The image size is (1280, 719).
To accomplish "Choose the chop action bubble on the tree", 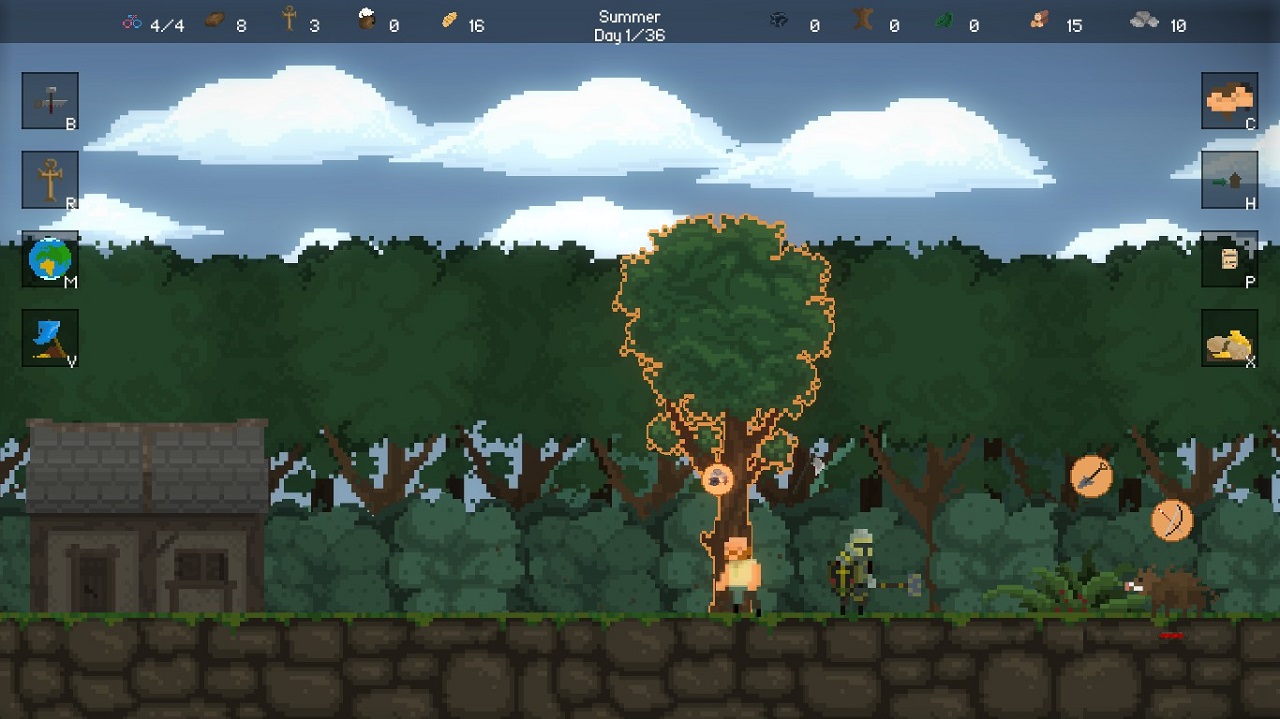I will pos(717,479).
